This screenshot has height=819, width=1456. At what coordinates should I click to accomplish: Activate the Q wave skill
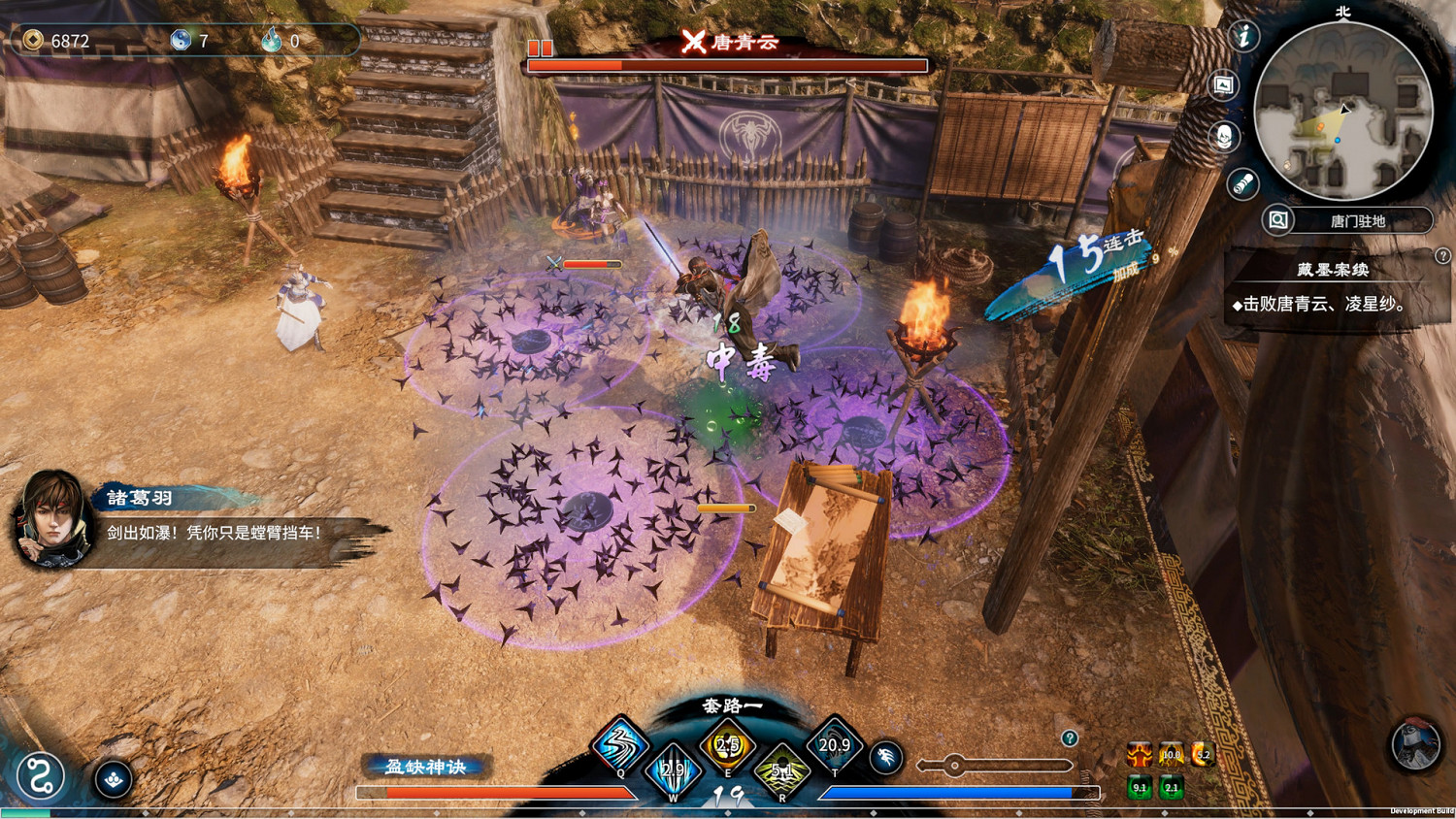pyautogui.click(x=620, y=745)
